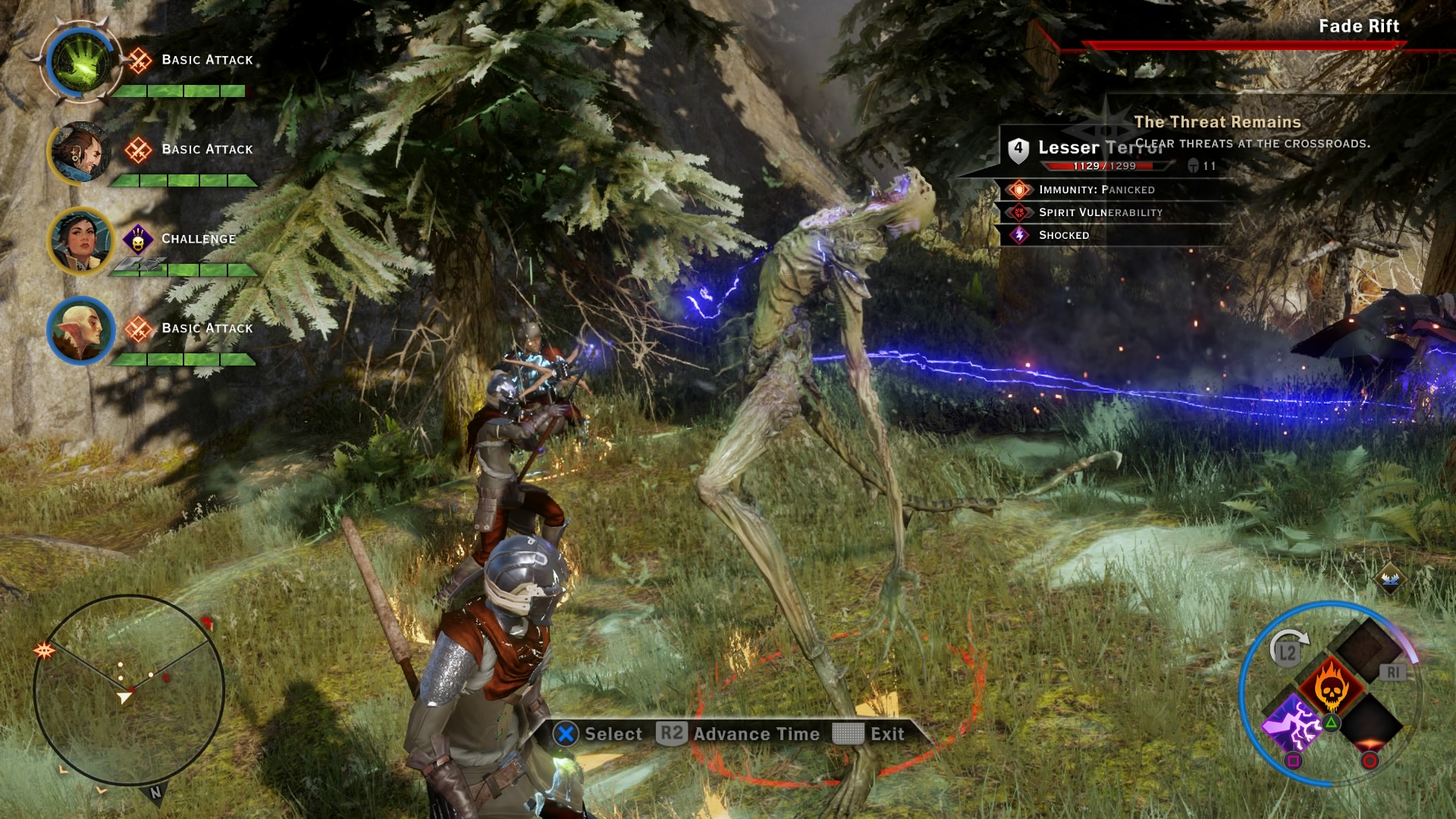Select the bald elf companion portrait
Screen dimensions: 1456x819
(80, 330)
